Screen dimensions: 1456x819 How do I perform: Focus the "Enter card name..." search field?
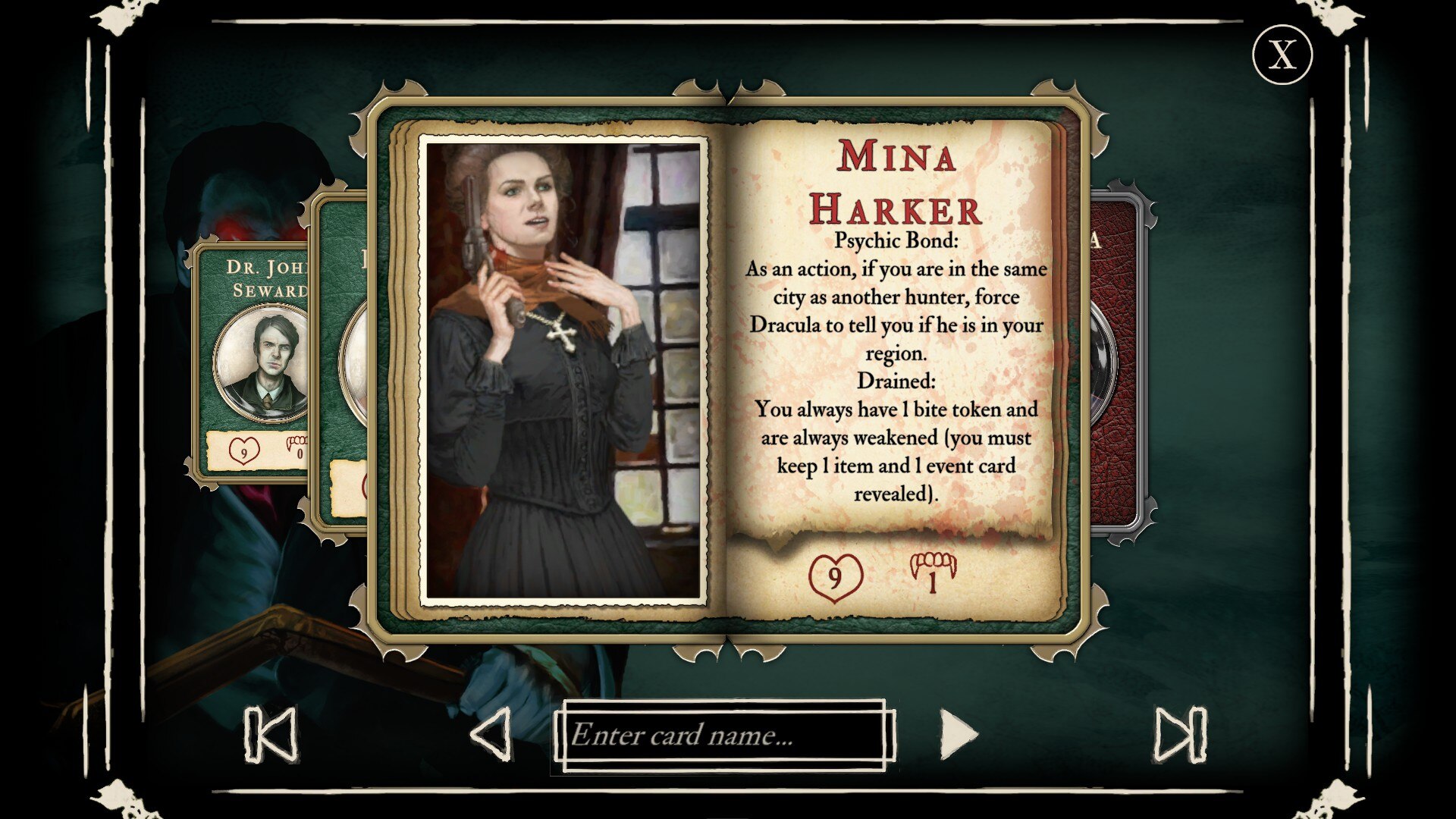(x=724, y=735)
